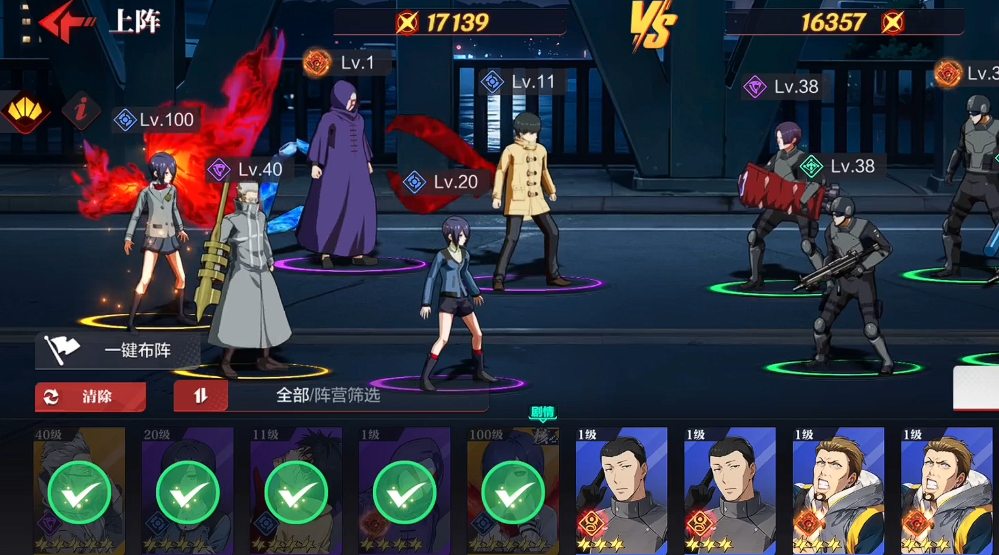Deselect the 11级 hero card

point(295,490)
